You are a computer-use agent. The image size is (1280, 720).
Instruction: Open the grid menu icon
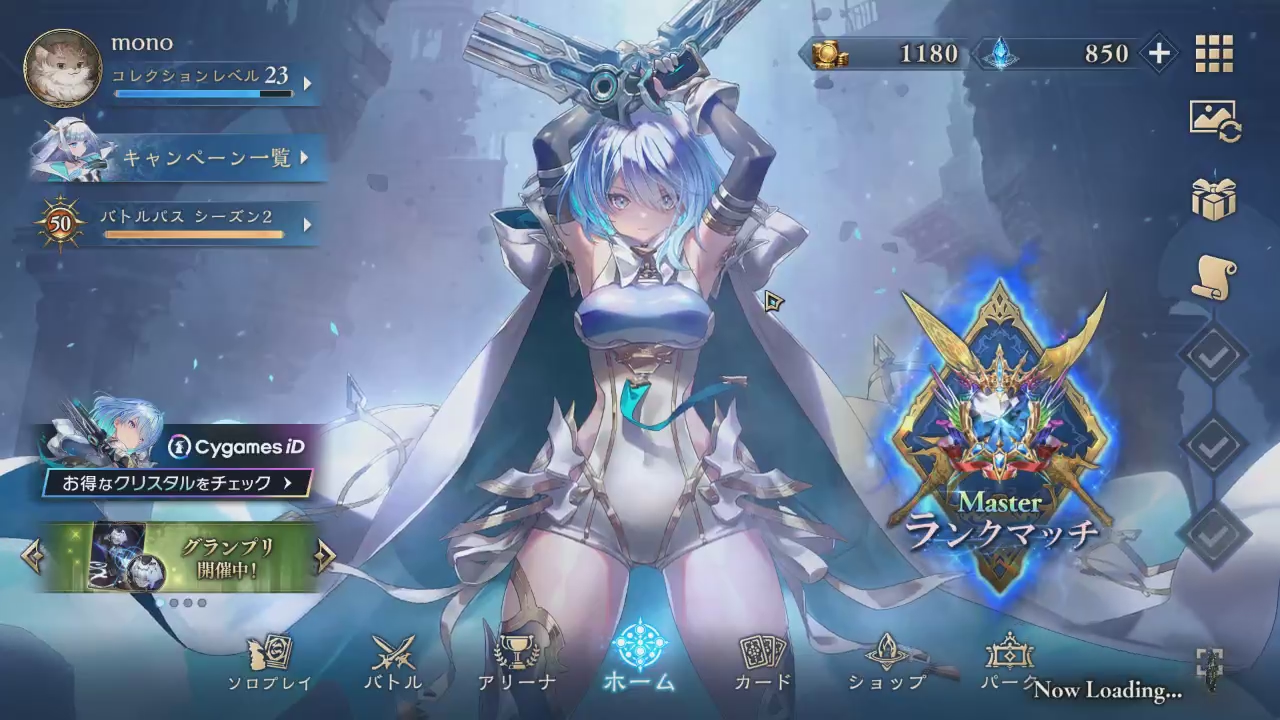tap(1214, 54)
